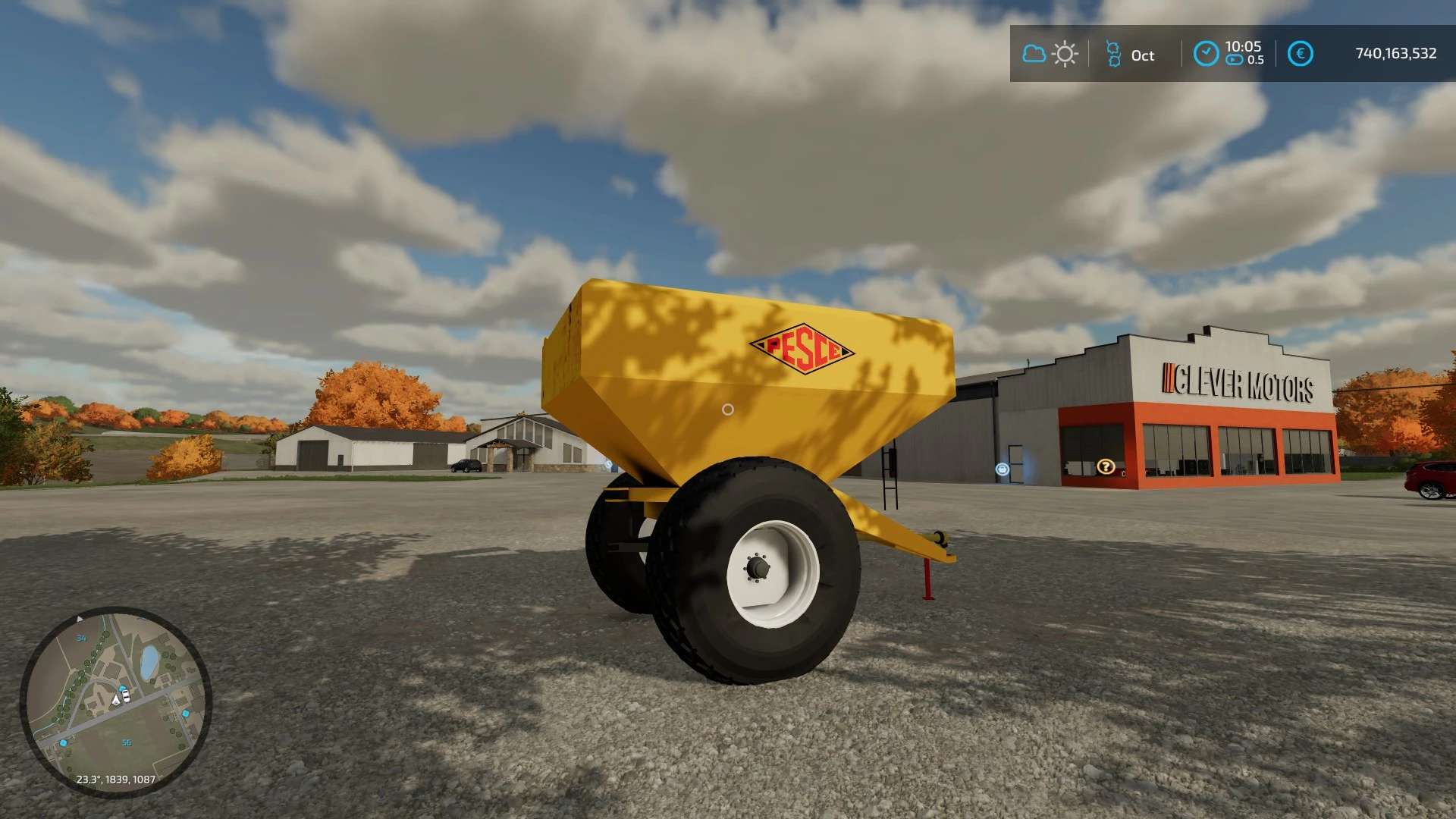
Task: Click the euro money icon
Action: point(1300,54)
